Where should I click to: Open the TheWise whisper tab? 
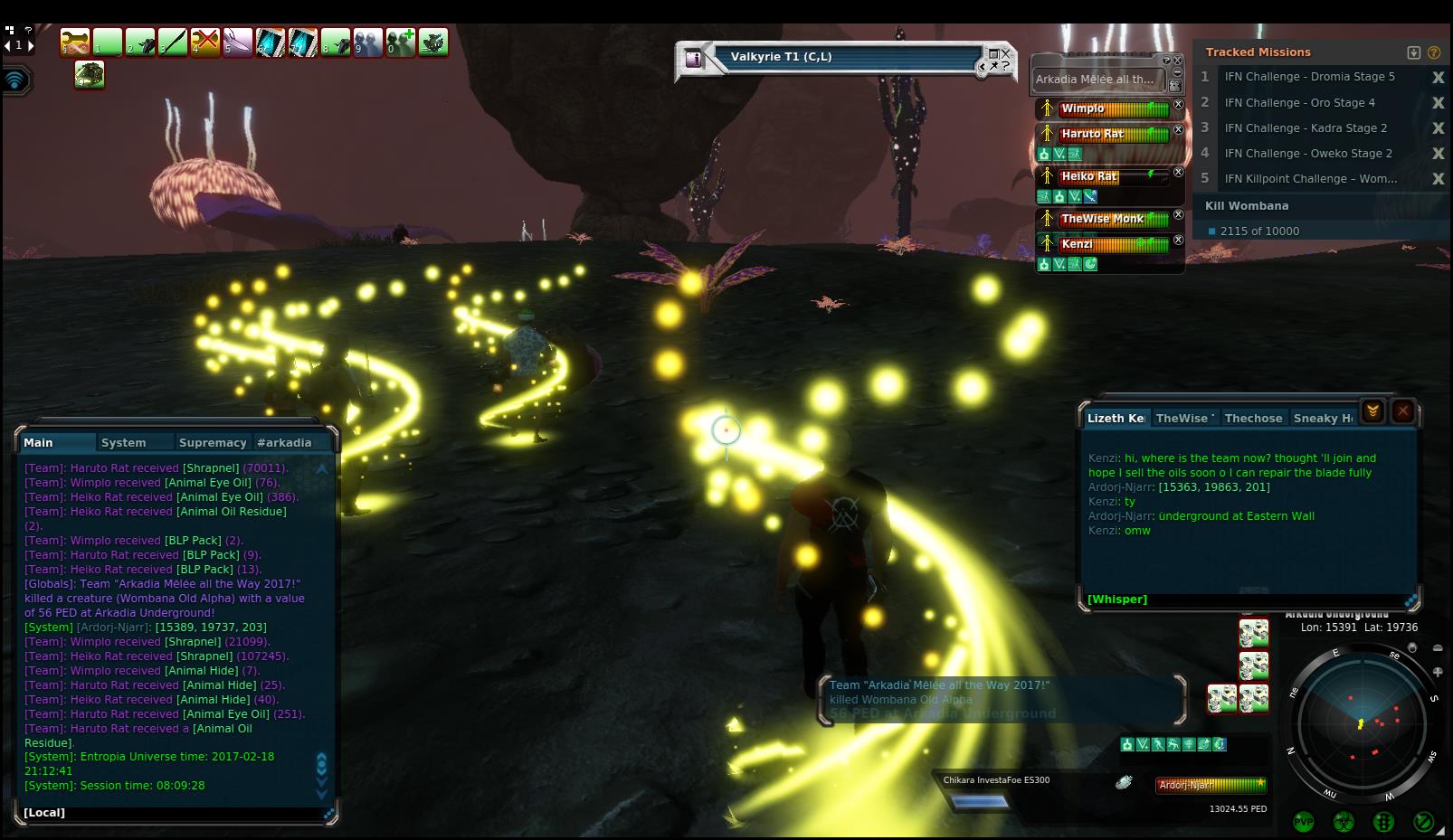pyautogui.click(x=1183, y=419)
